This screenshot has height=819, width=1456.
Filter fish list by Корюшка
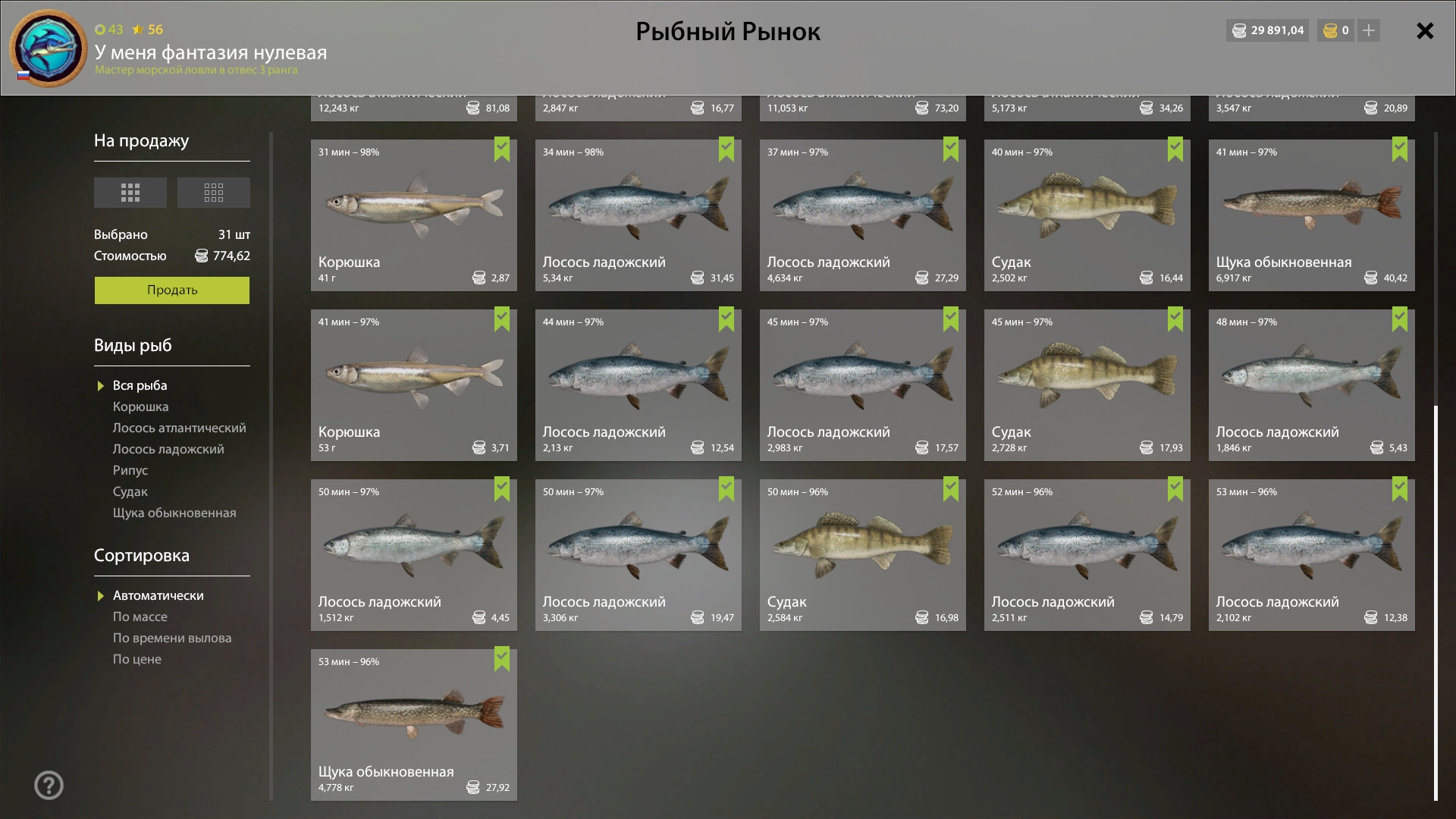140,406
